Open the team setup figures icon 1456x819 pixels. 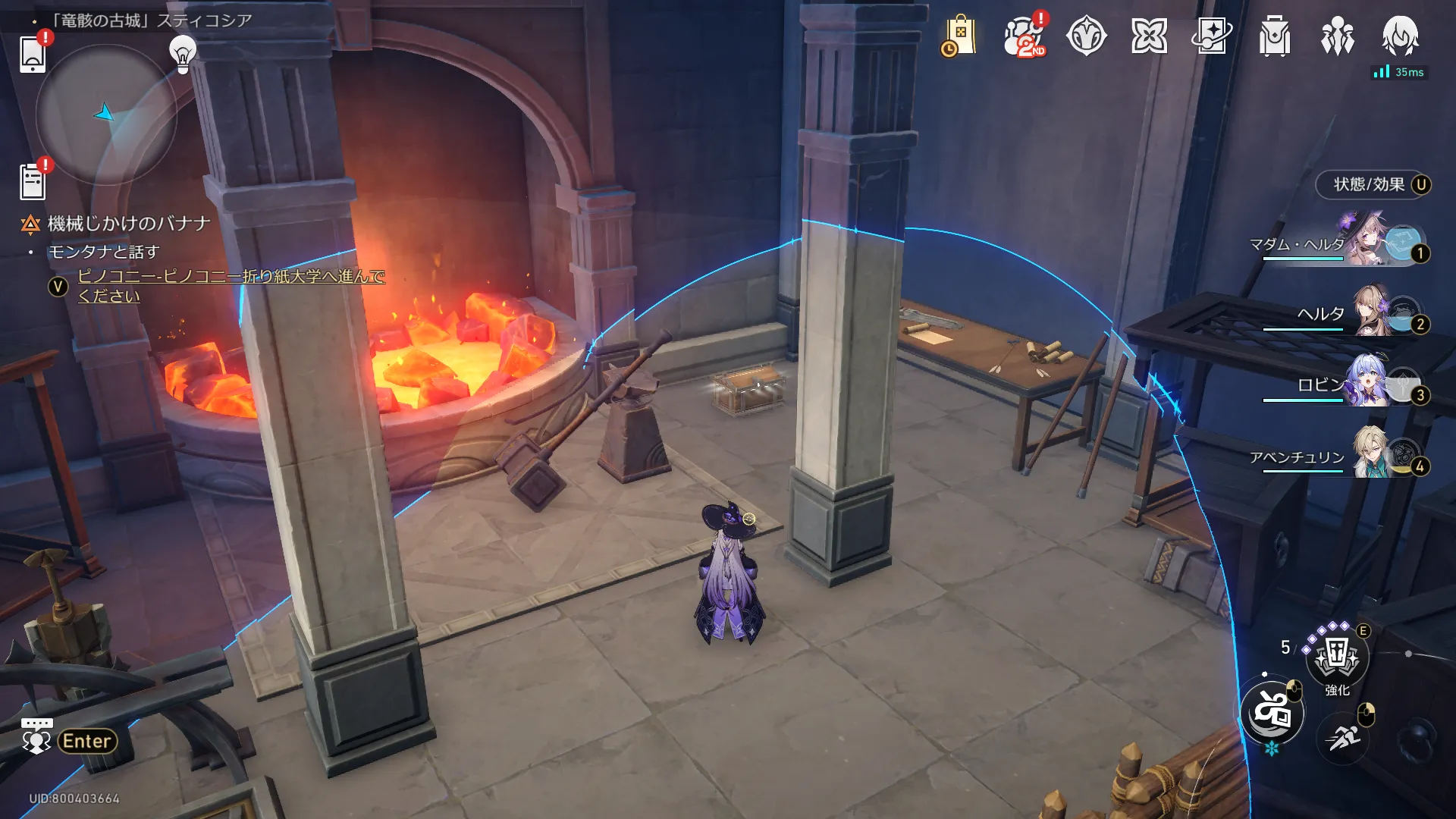pos(1337,36)
